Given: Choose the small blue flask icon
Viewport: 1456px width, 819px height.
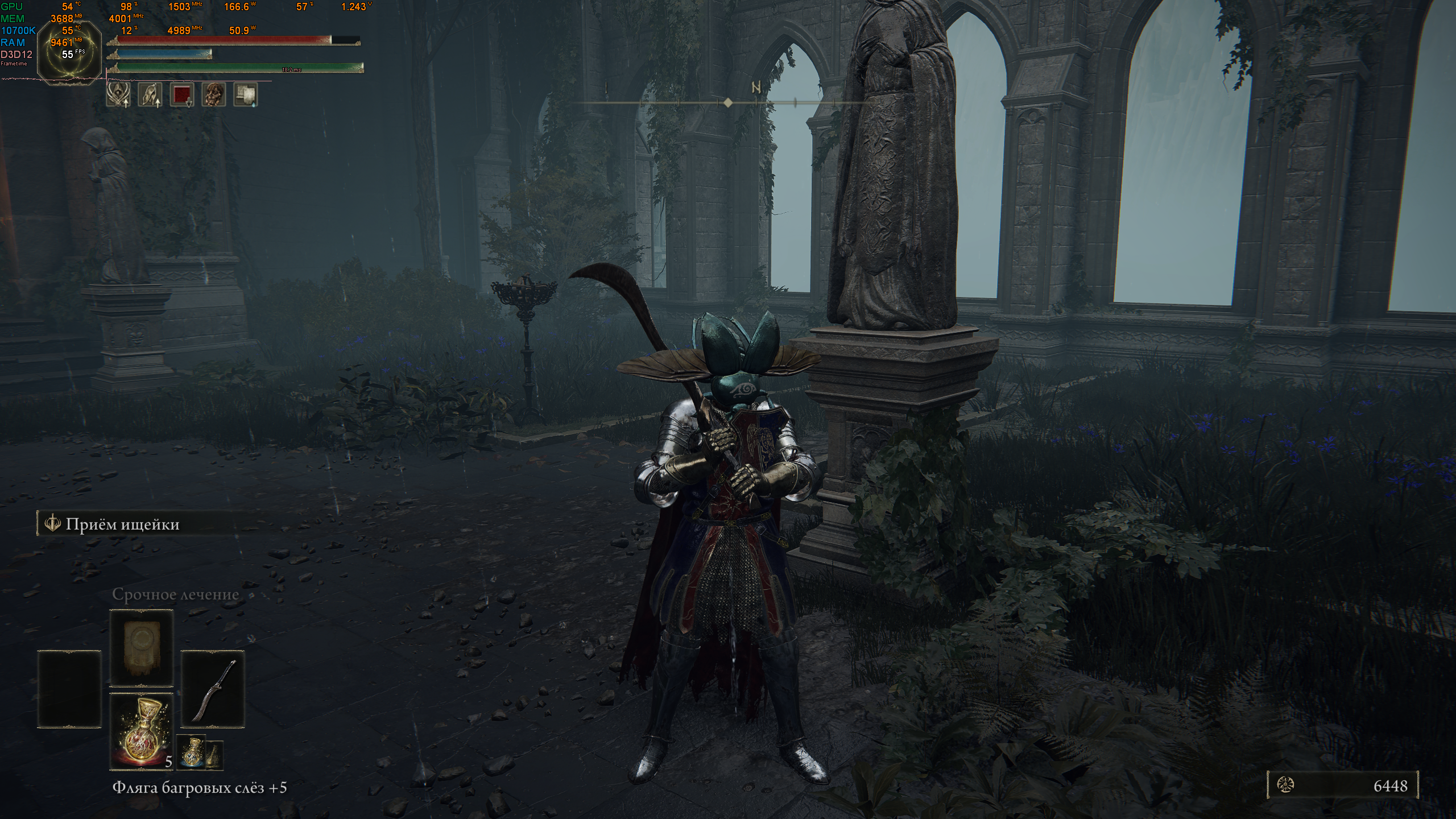Looking at the screenshot, I should tap(191, 752).
